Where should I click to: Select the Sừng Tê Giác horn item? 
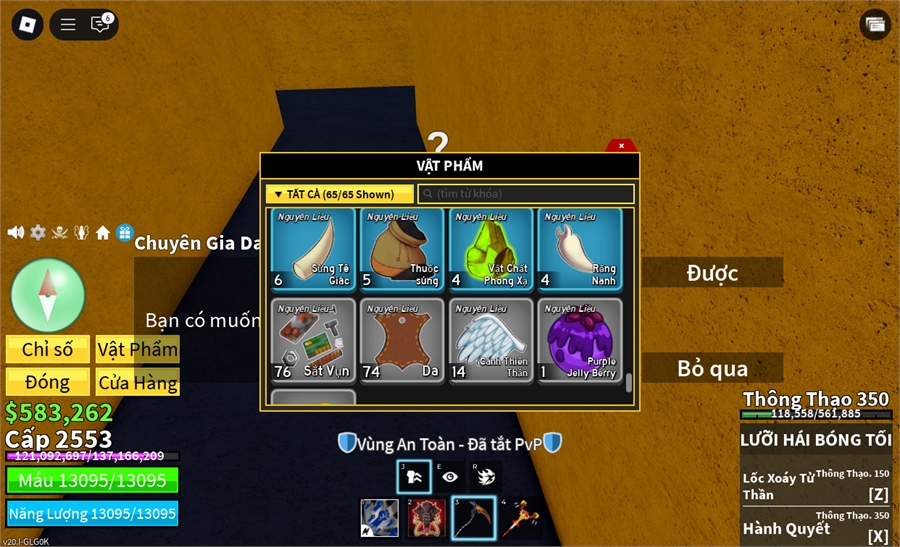313,249
